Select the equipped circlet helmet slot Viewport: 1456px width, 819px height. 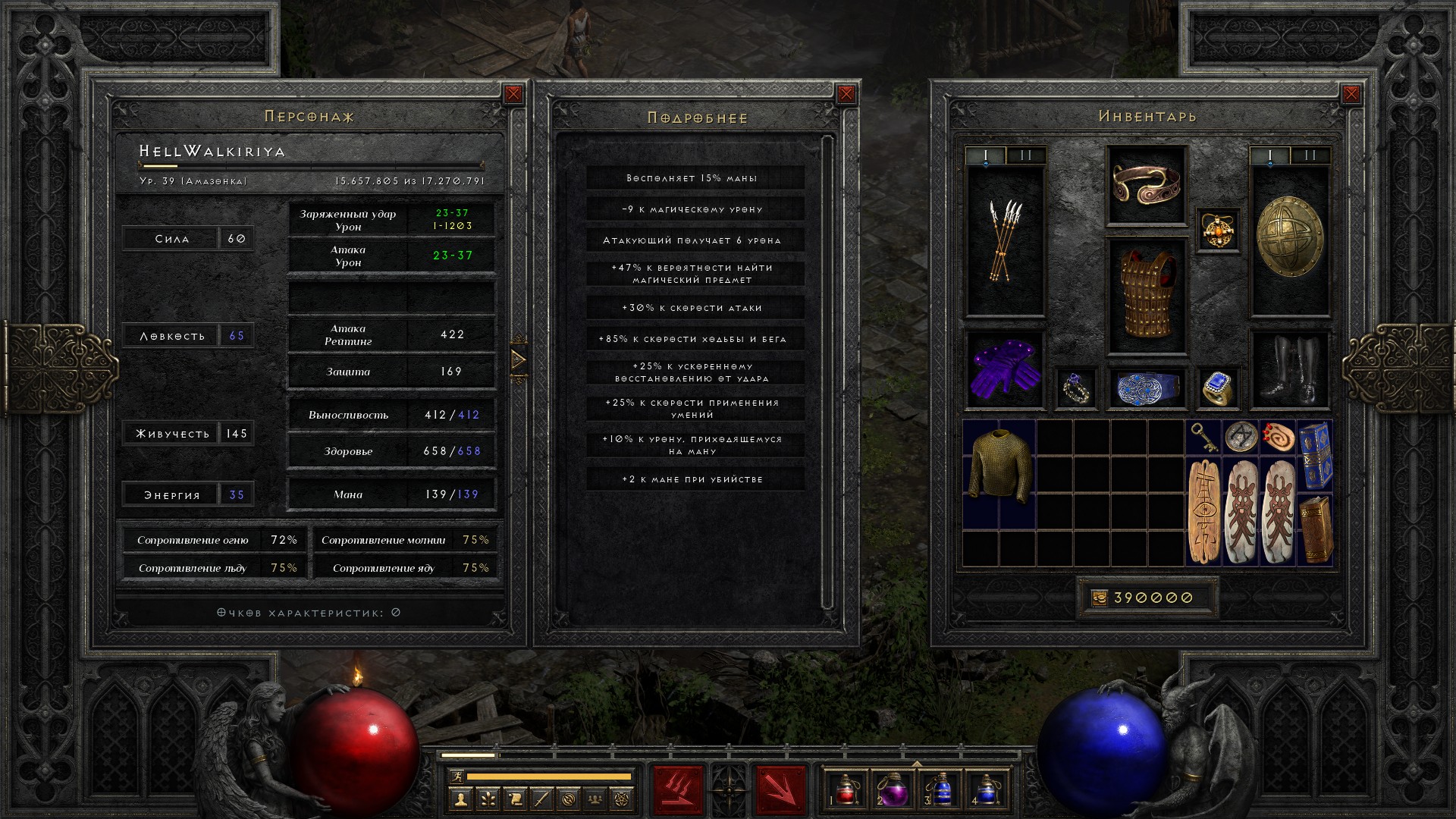1146,184
